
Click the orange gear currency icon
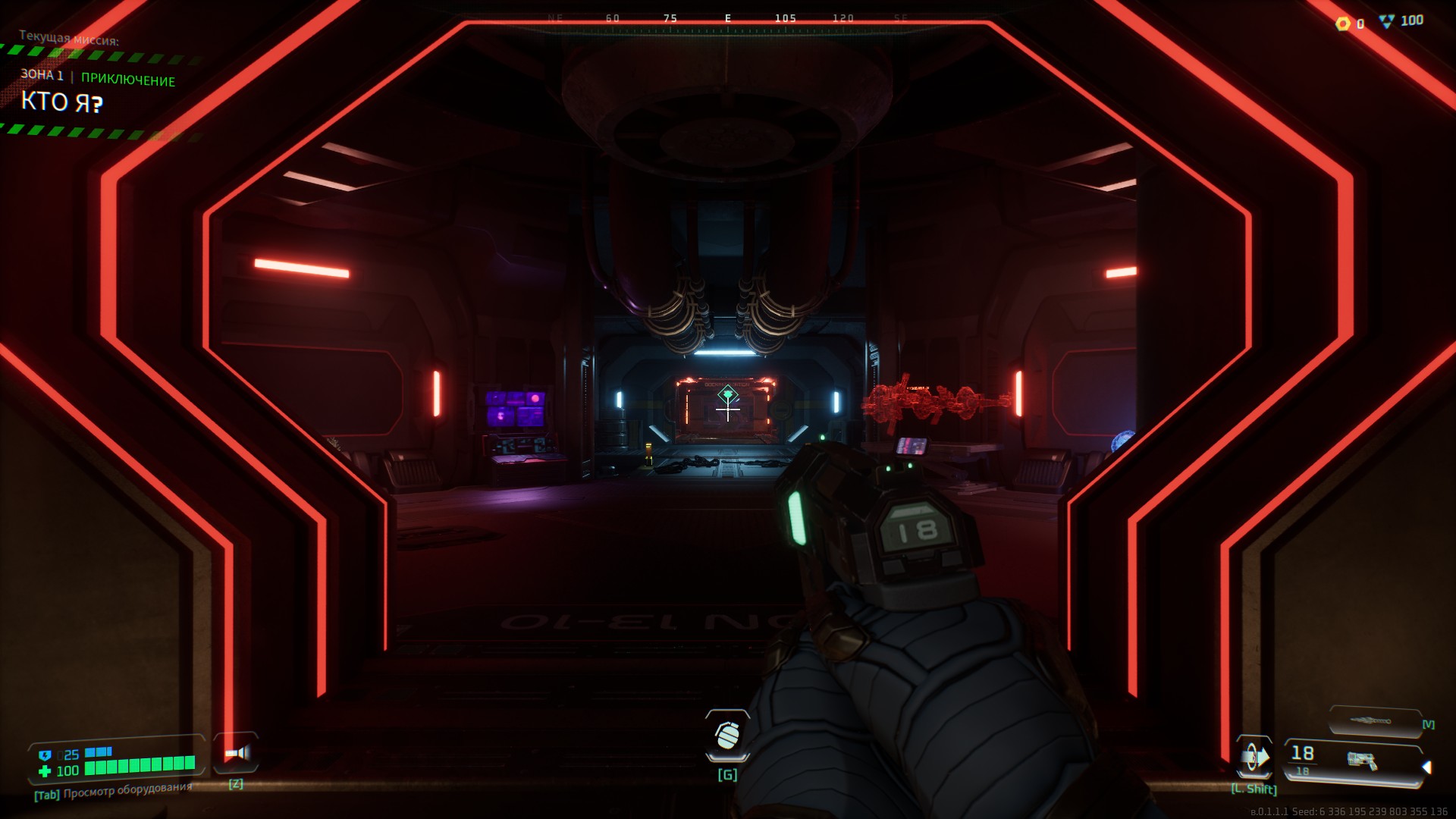(x=1343, y=24)
